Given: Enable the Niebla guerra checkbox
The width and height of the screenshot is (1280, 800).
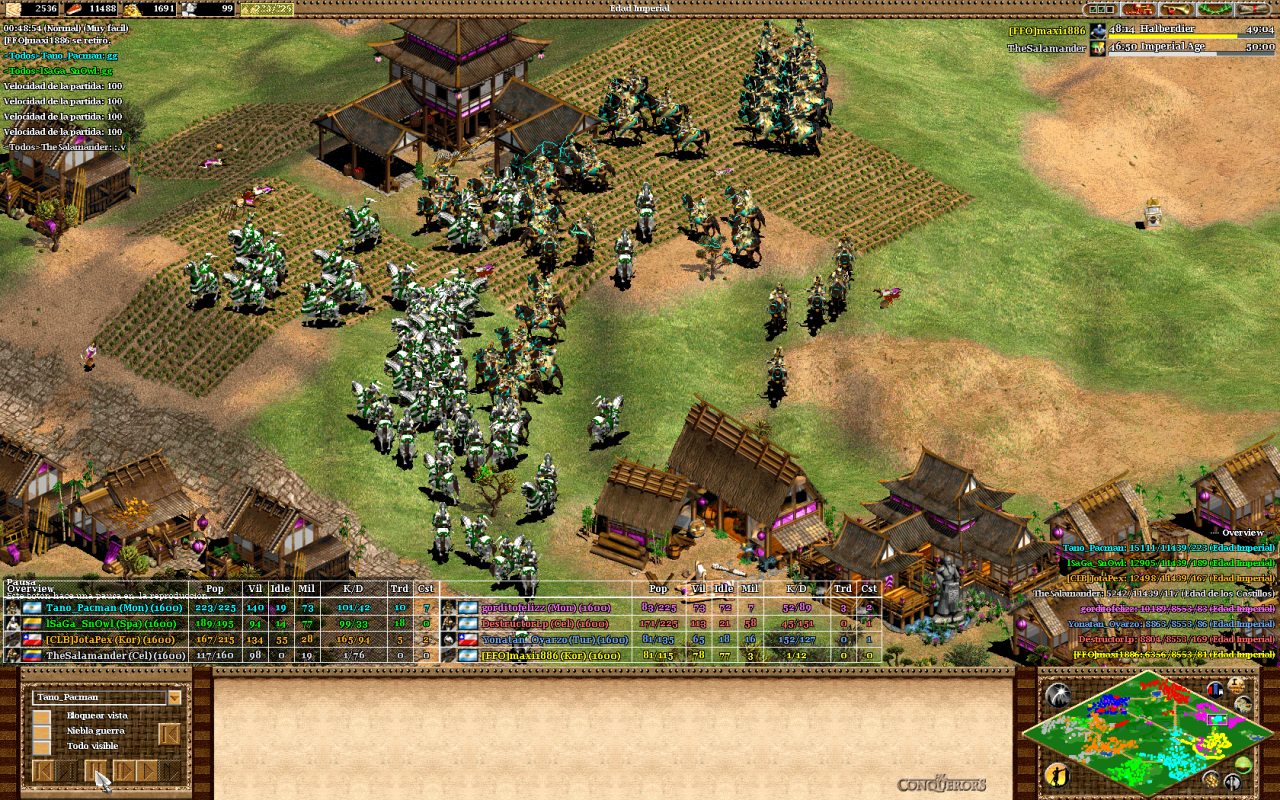Looking at the screenshot, I should pos(42,731).
